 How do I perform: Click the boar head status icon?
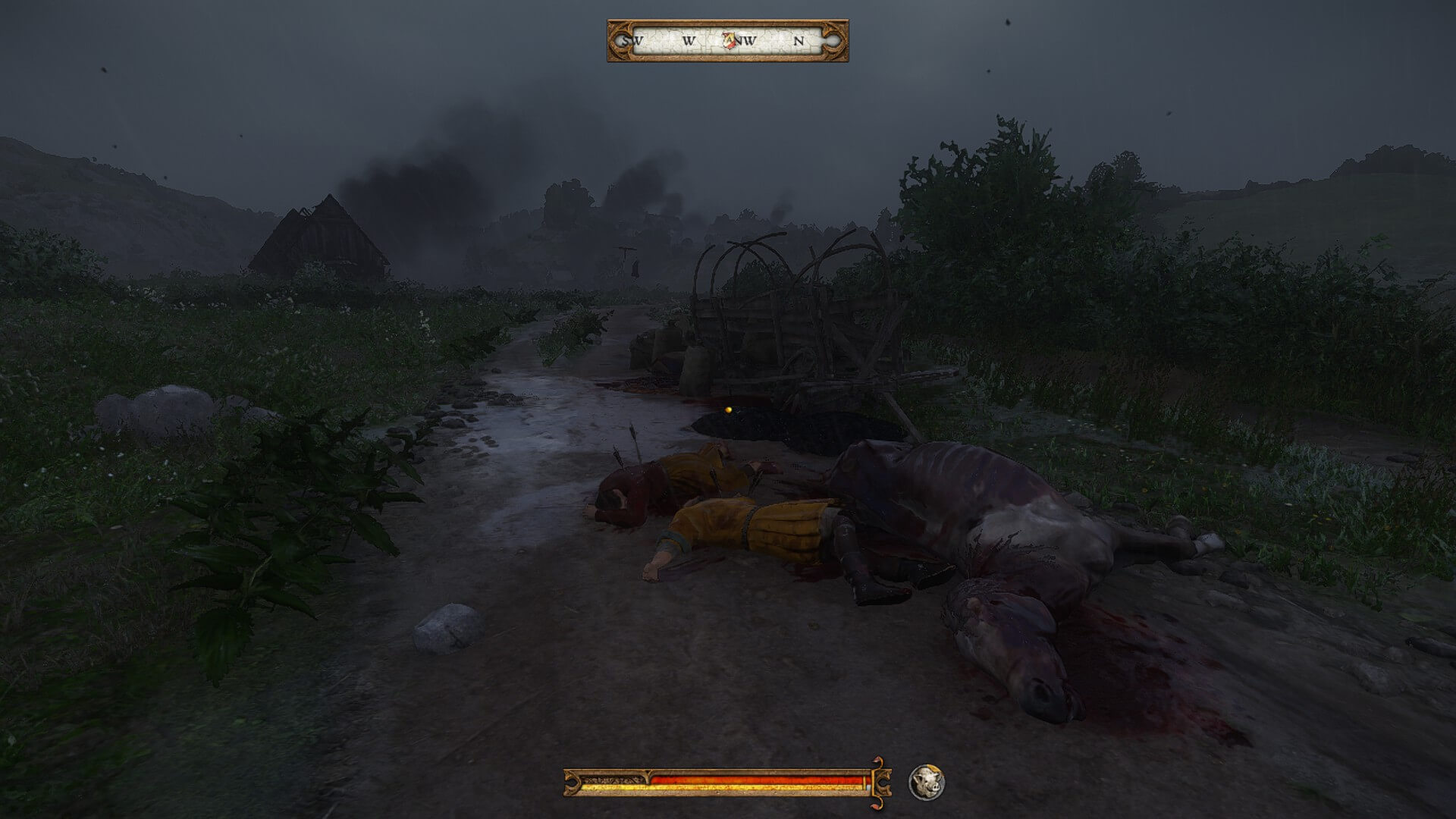(927, 782)
